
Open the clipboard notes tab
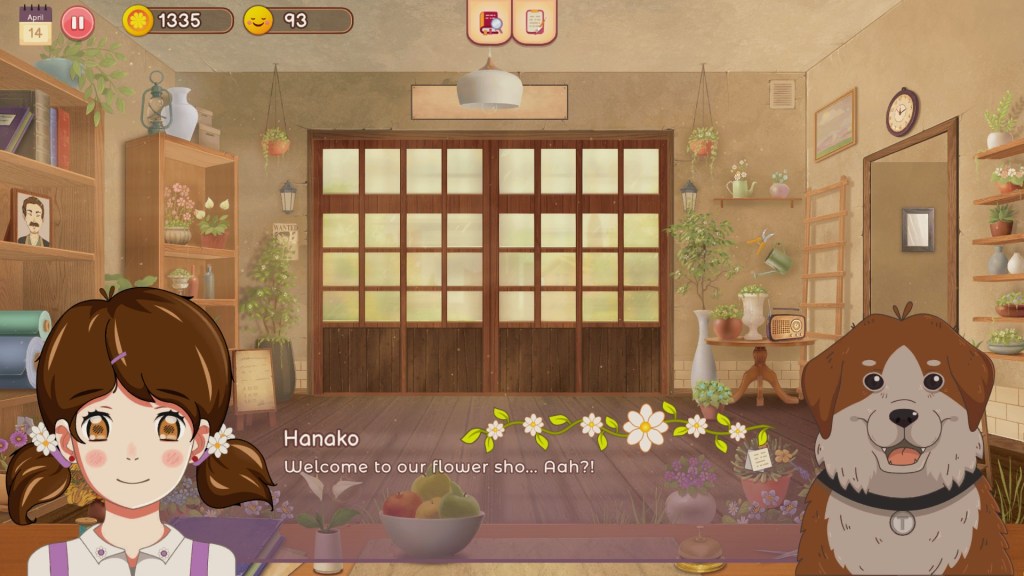(534, 22)
